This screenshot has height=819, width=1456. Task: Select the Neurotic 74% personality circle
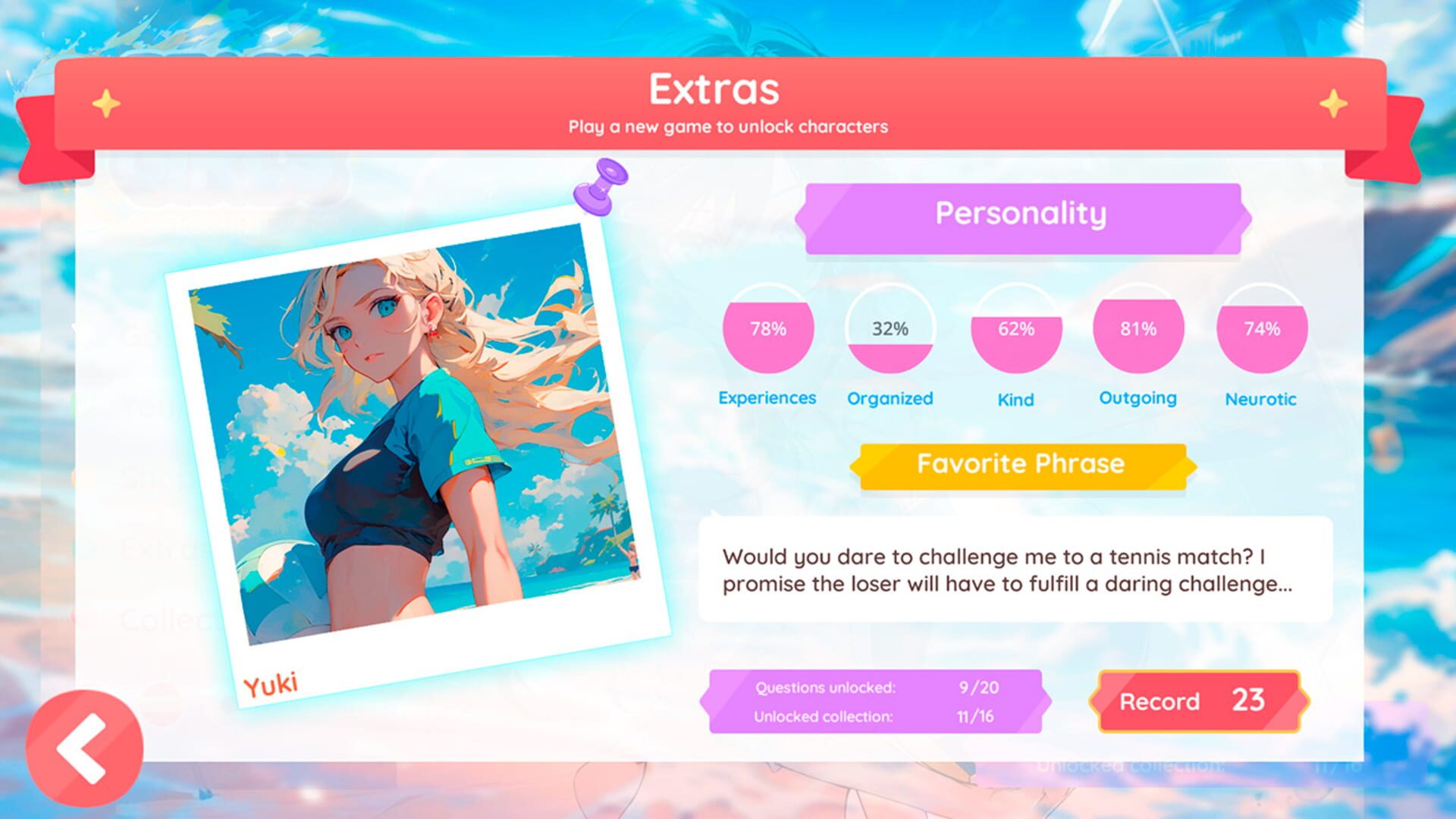pyautogui.click(x=1261, y=329)
